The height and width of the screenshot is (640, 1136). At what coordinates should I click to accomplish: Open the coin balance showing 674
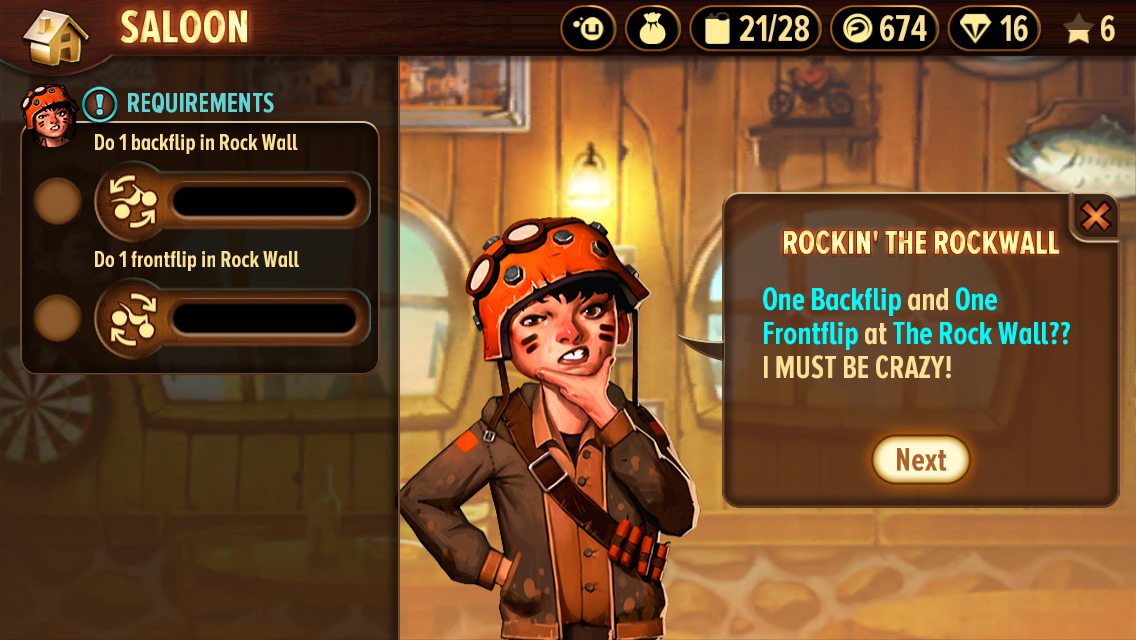[884, 29]
